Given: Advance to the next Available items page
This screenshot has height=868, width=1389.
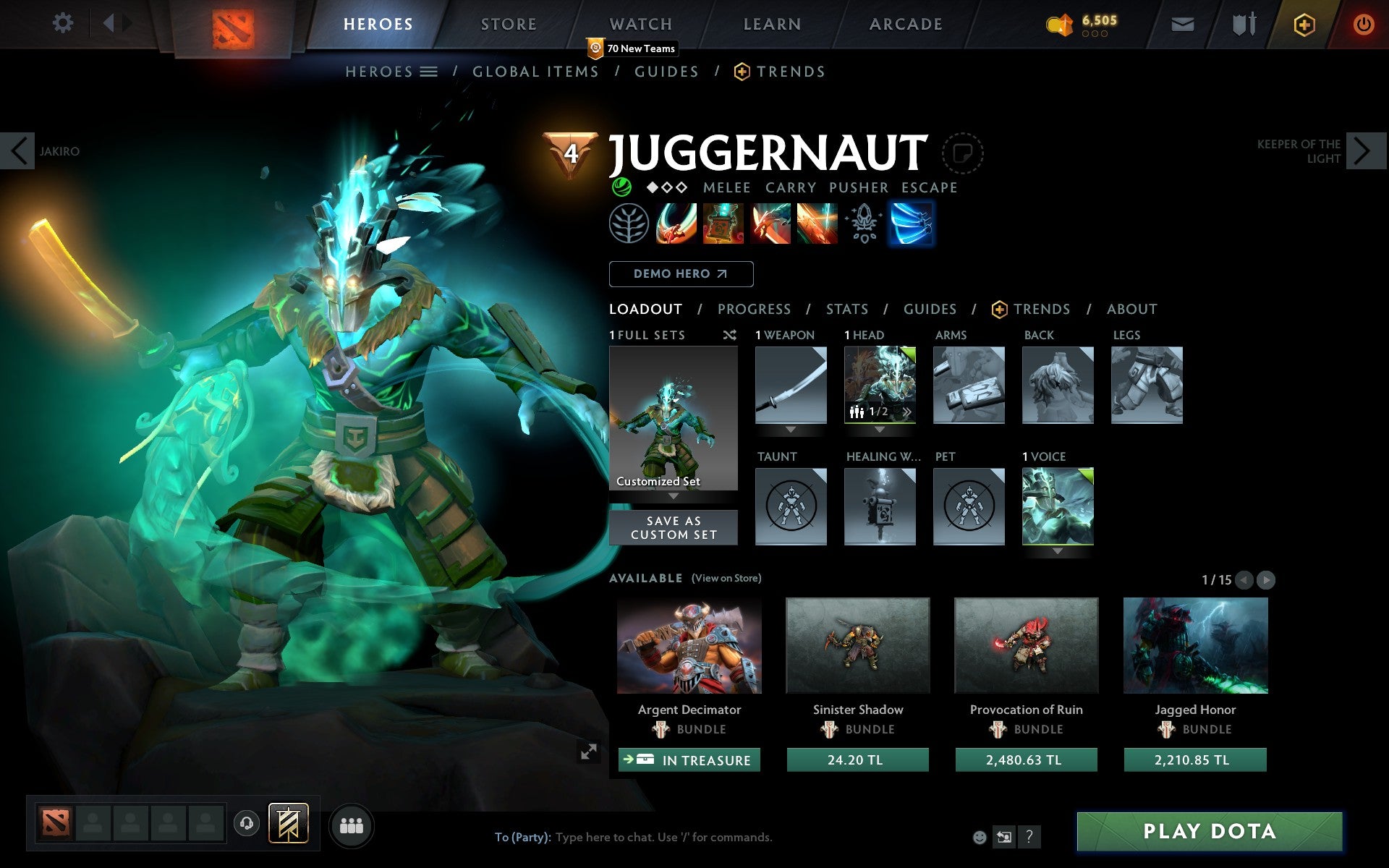Looking at the screenshot, I should point(1265,579).
